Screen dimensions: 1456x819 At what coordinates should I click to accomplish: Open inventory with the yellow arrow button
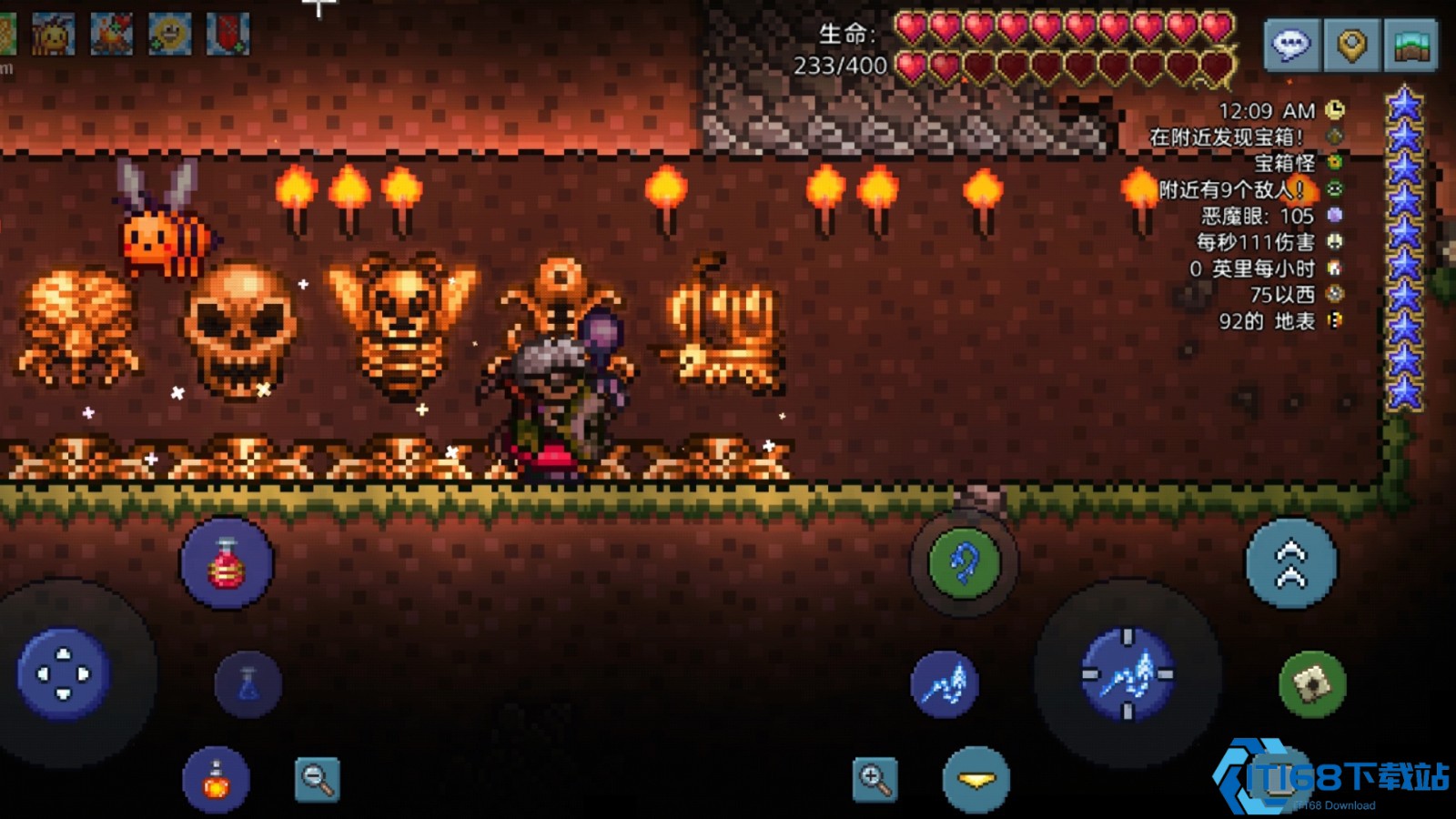click(976, 780)
